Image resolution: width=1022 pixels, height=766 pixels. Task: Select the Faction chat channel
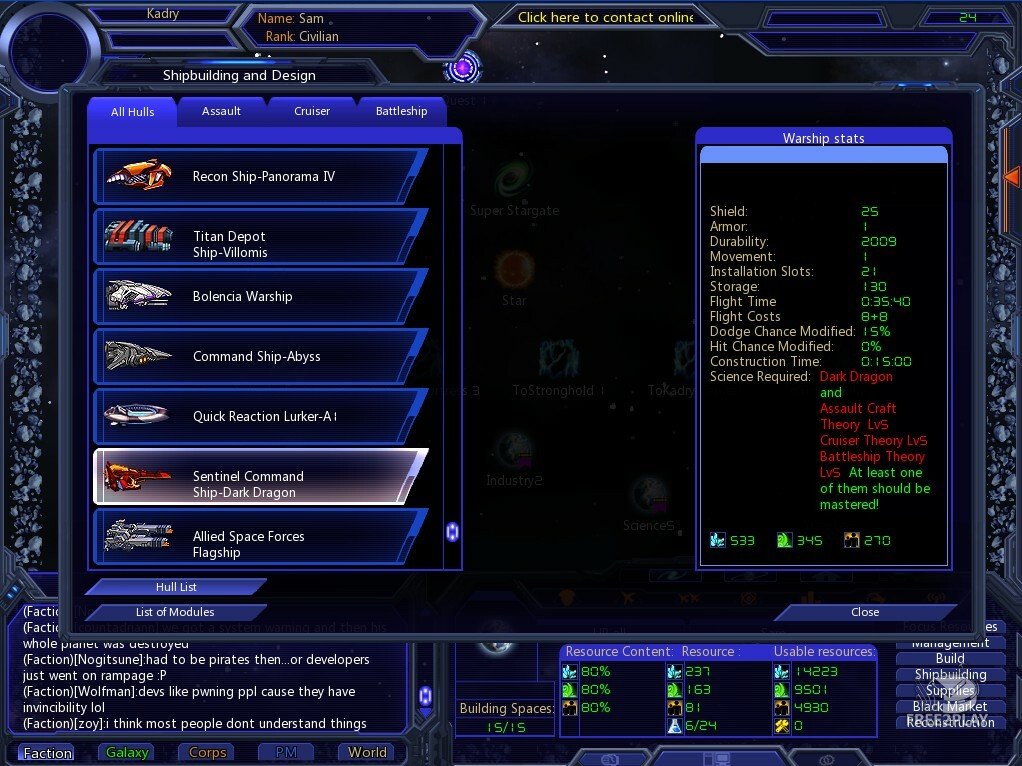pyautogui.click(x=47, y=753)
